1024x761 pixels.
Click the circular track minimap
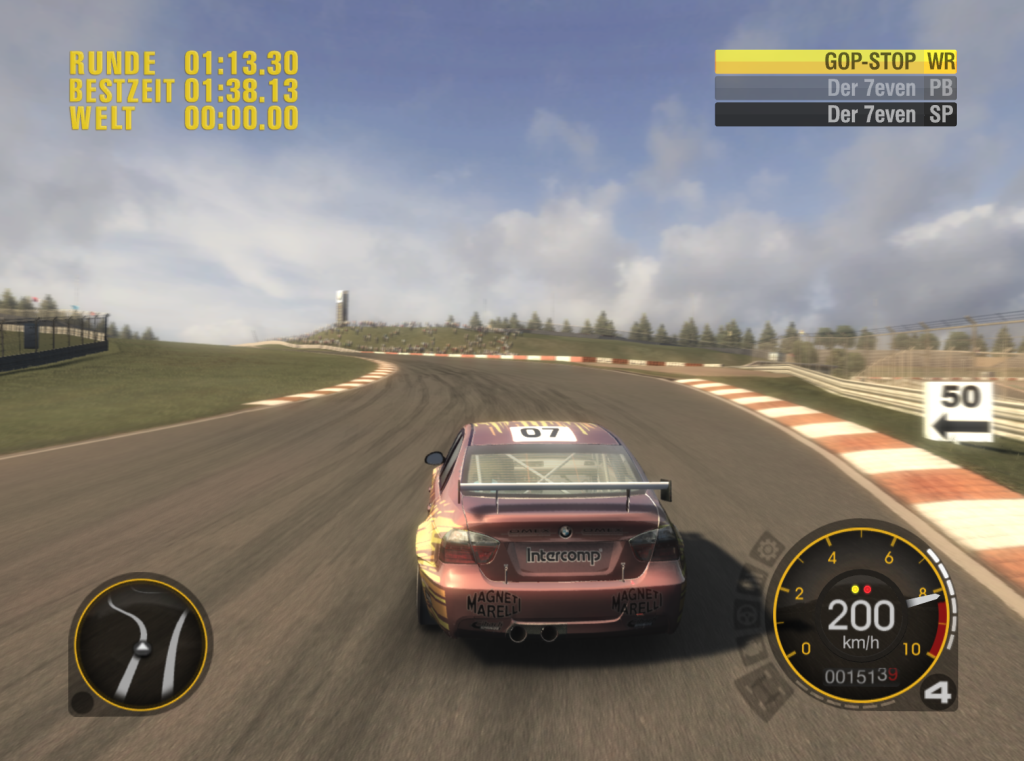141,643
